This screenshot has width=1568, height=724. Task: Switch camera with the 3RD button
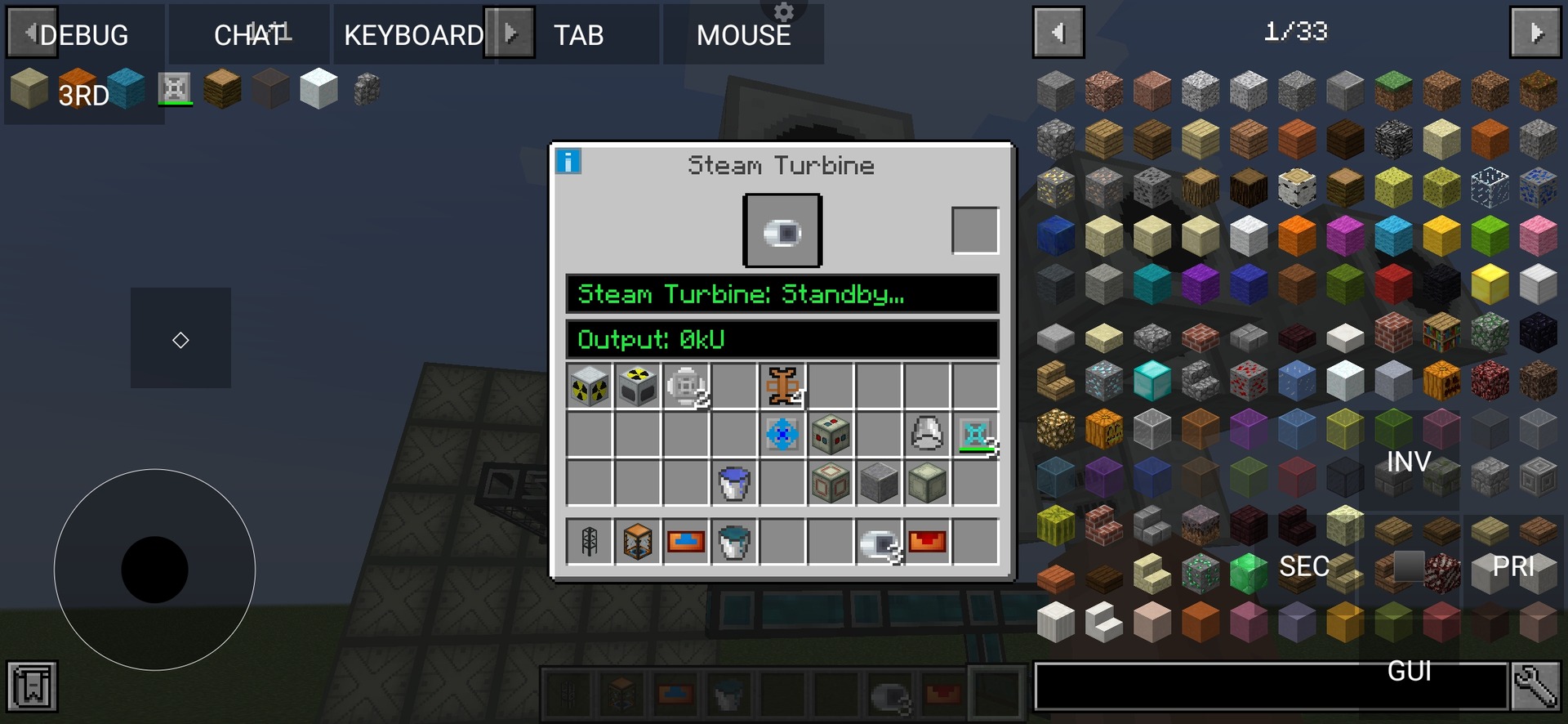click(84, 95)
